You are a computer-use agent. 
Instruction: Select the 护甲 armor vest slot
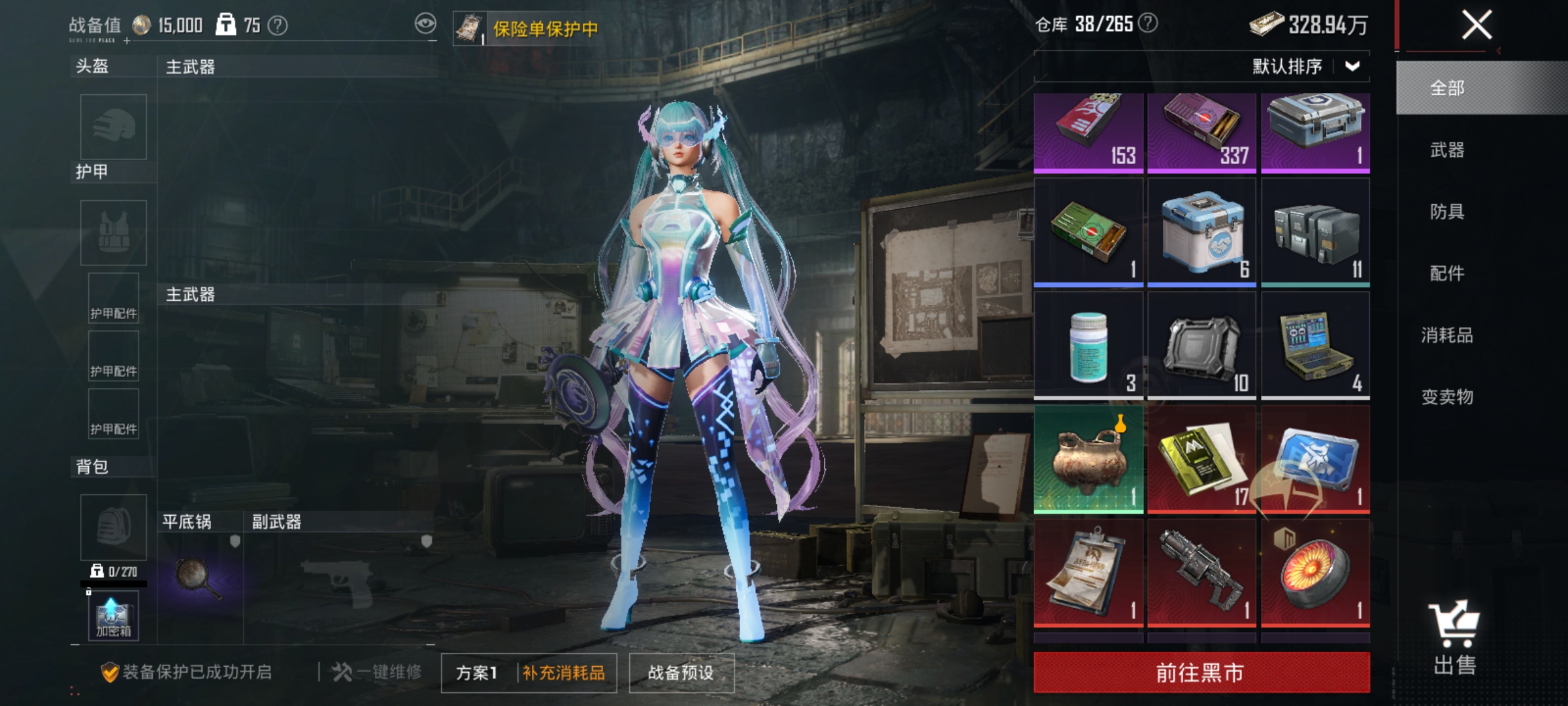pyautogui.click(x=112, y=232)
